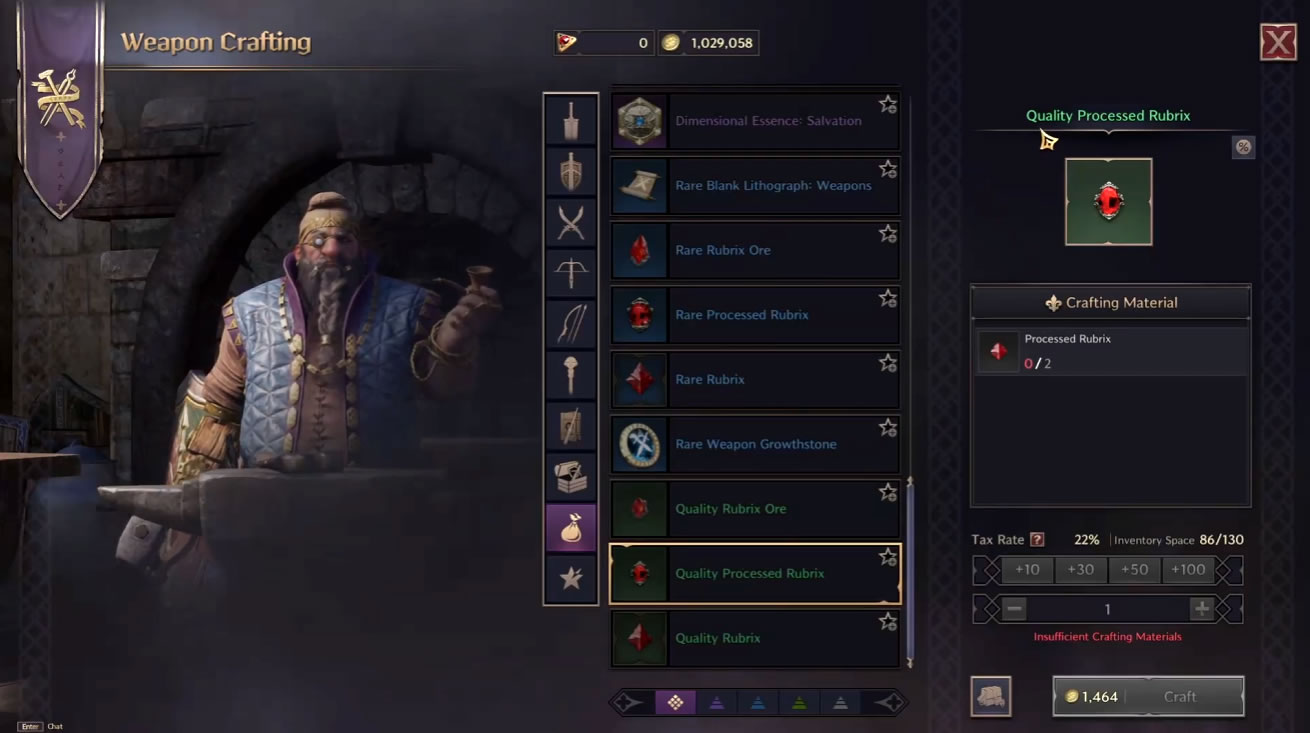Click the bundle icon beside the Craft button

tap(991, 696)
